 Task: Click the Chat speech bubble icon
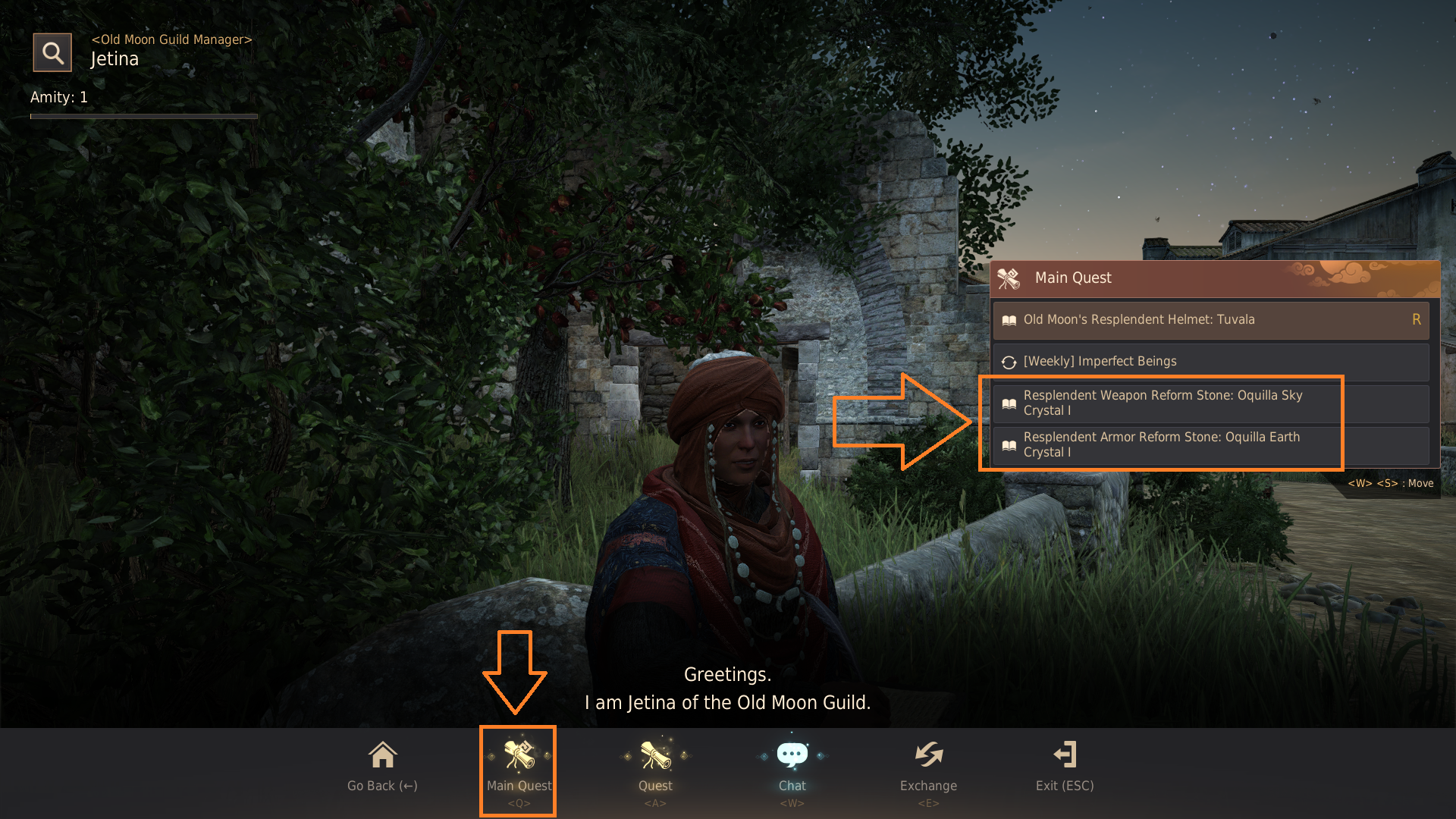(x=791, y=753)
